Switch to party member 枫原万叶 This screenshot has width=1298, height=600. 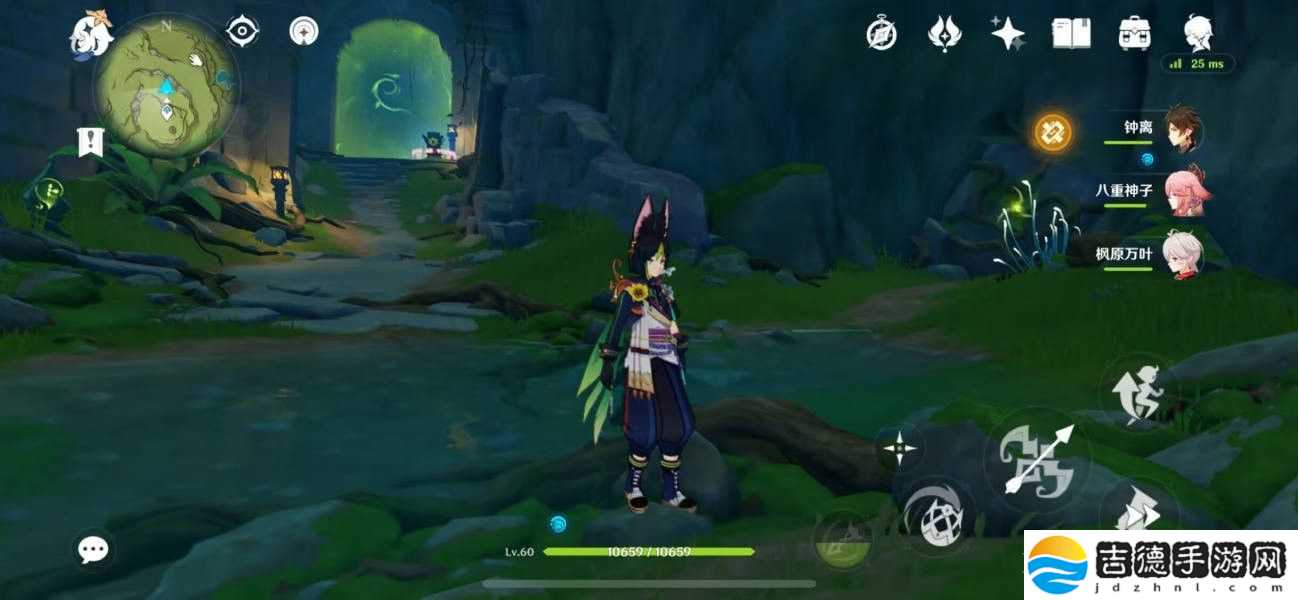tap(1183, 254)
